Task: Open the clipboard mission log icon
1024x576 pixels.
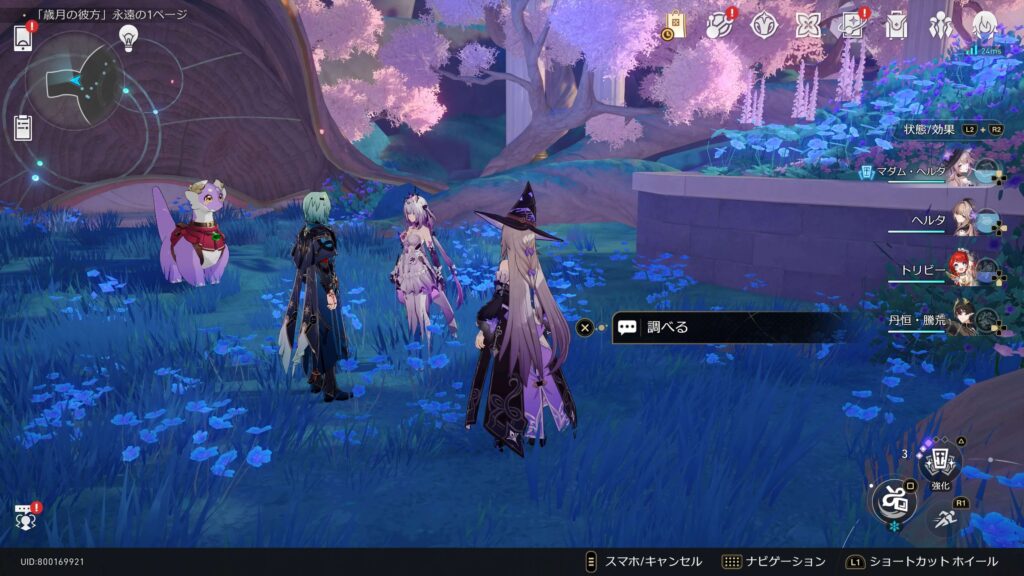Action: click(x=23, y=127)
